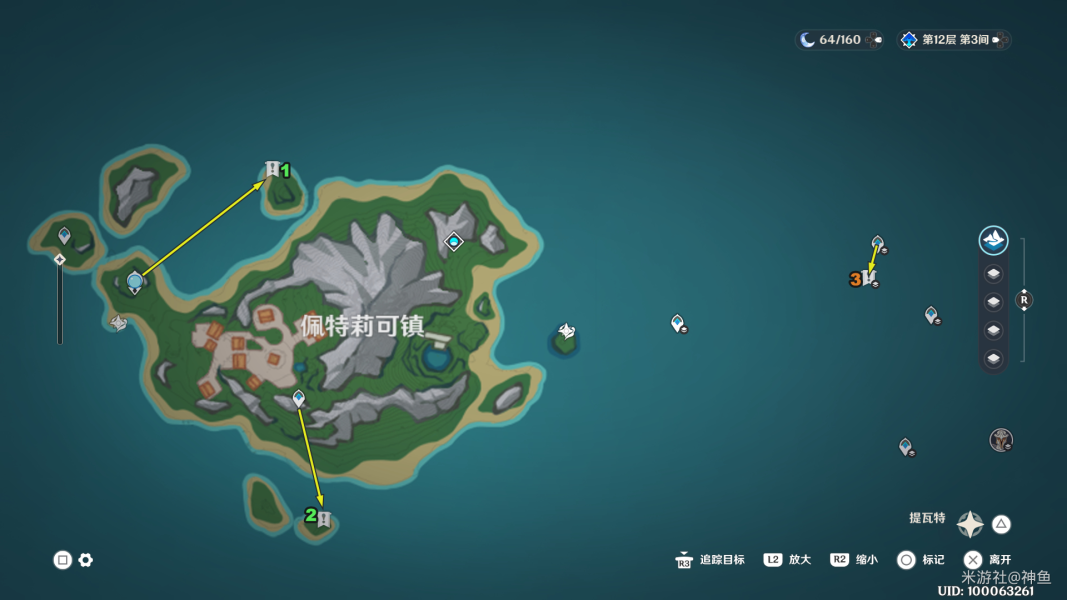Screen dimensions: 1067x600
Task: Open map settings with the gear icon
Action: point(86,560)
